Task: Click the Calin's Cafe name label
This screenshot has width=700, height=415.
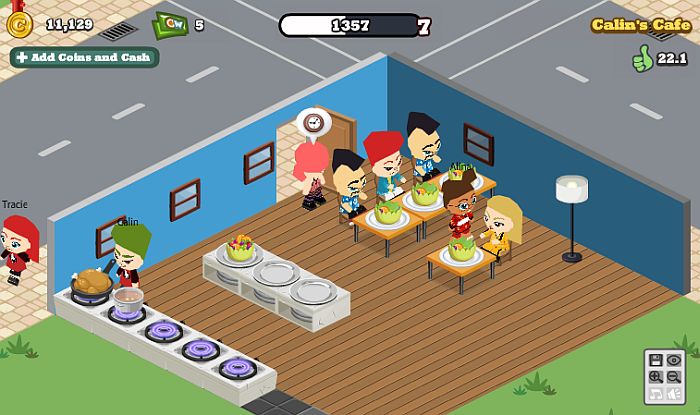Action: pyautogui.click(x=640, y=25)
